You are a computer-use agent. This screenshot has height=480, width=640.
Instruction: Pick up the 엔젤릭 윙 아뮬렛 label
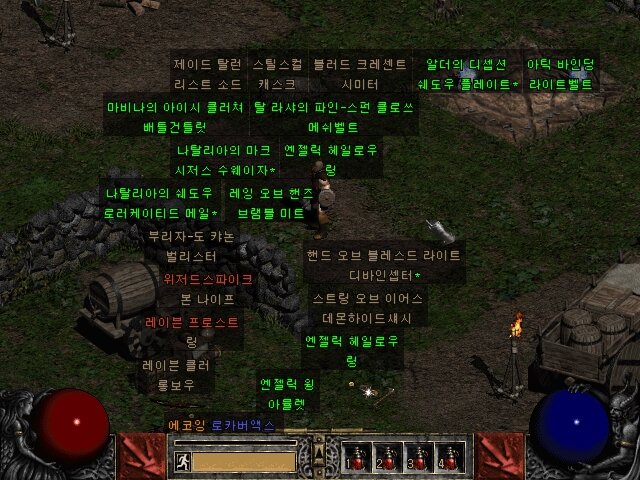(287, 394)
